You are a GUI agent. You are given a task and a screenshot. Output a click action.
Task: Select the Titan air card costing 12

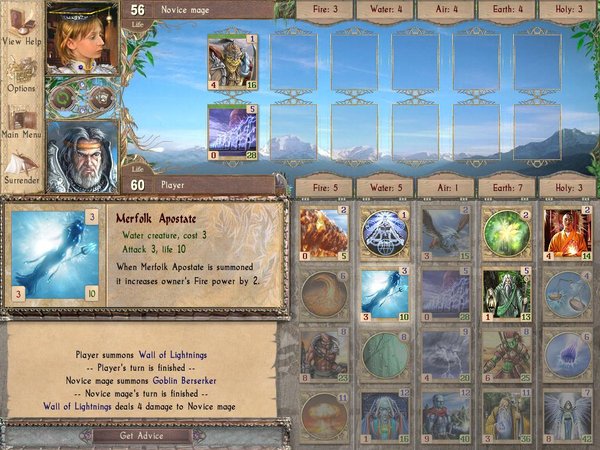pos(444,415)
